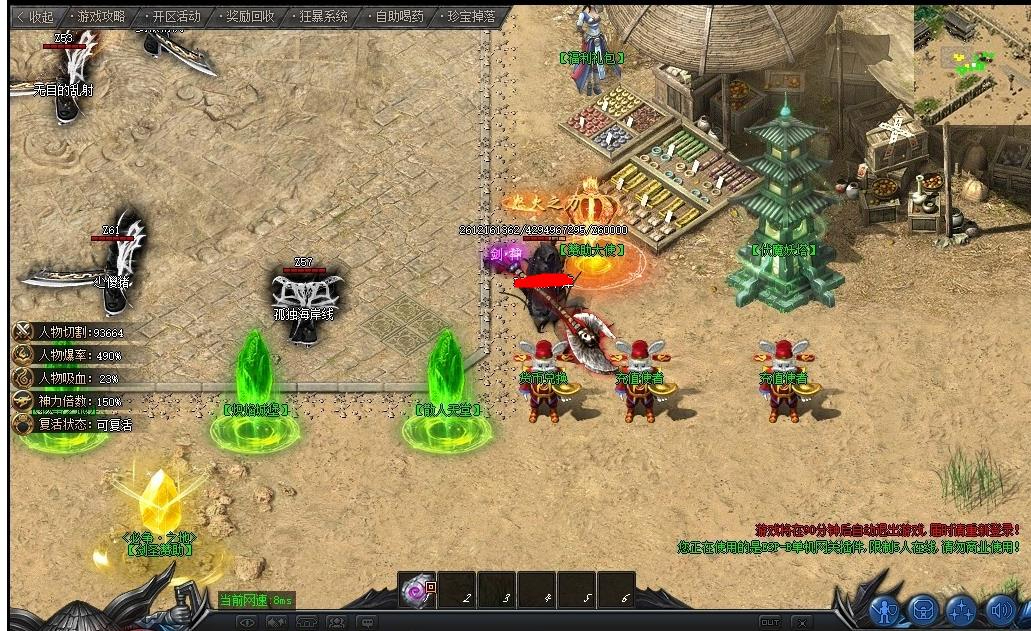Image resolution: width=1031 pixels, height=631 pixels.
Task: Click the OUT button on bottom bar
Action: pyautogui.click(x=769, y=622)
